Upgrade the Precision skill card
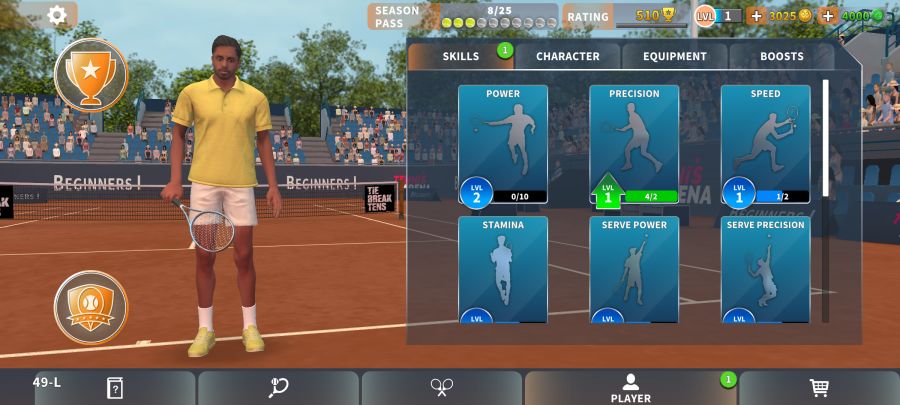Viewport: 900px width, 405px height. click(x=634, y=144)
